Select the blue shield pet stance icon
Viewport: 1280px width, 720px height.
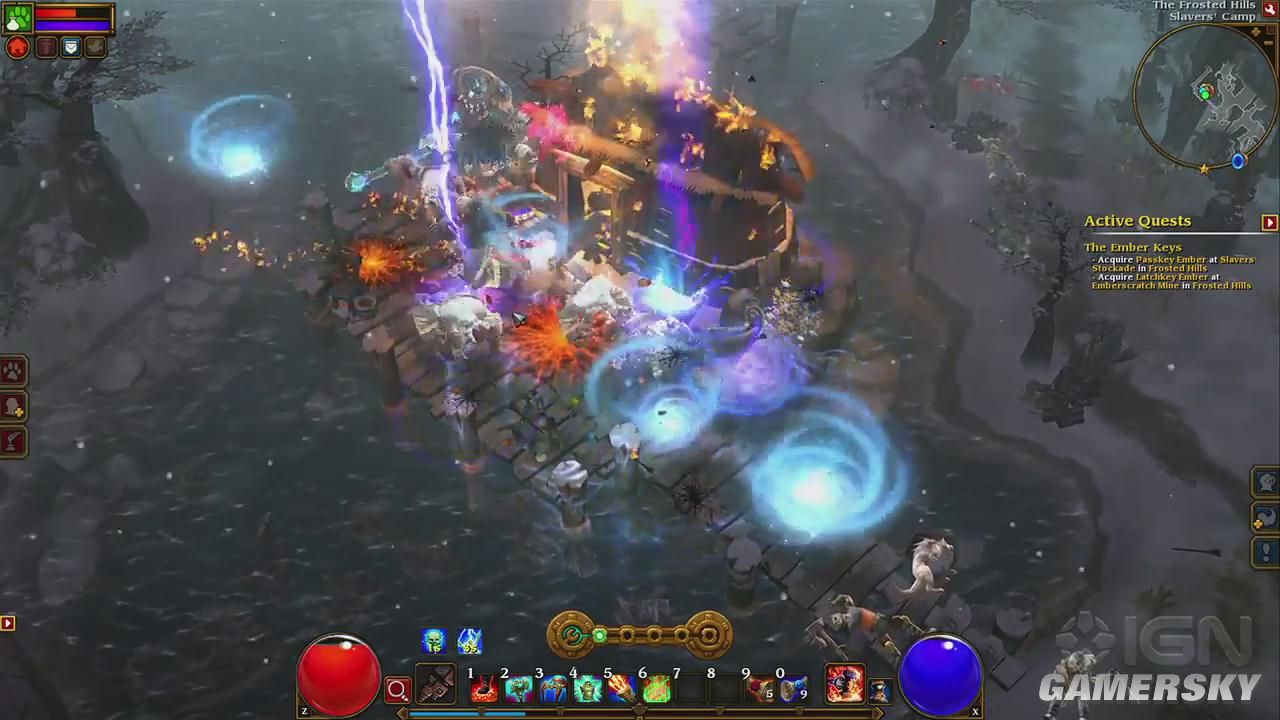click(x=70, y=48)
